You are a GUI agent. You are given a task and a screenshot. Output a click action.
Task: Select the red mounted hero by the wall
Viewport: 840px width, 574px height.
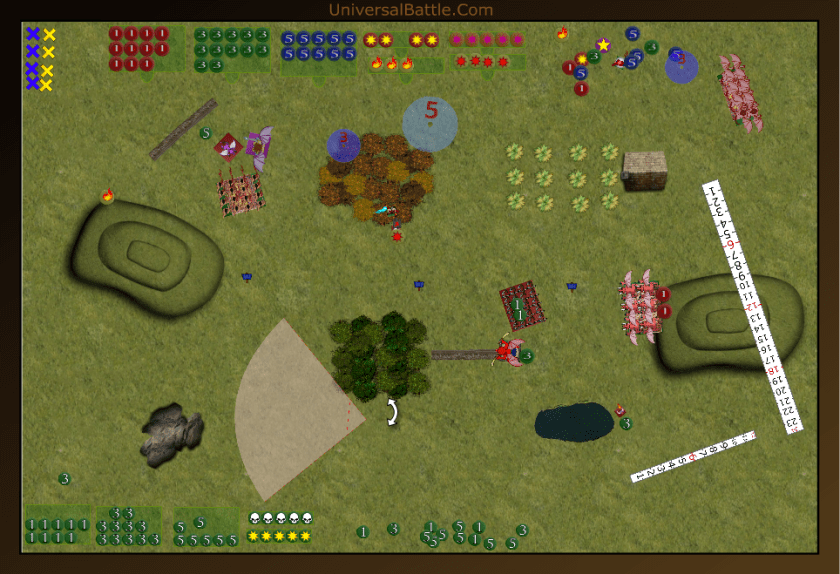(x=507, y=351)
